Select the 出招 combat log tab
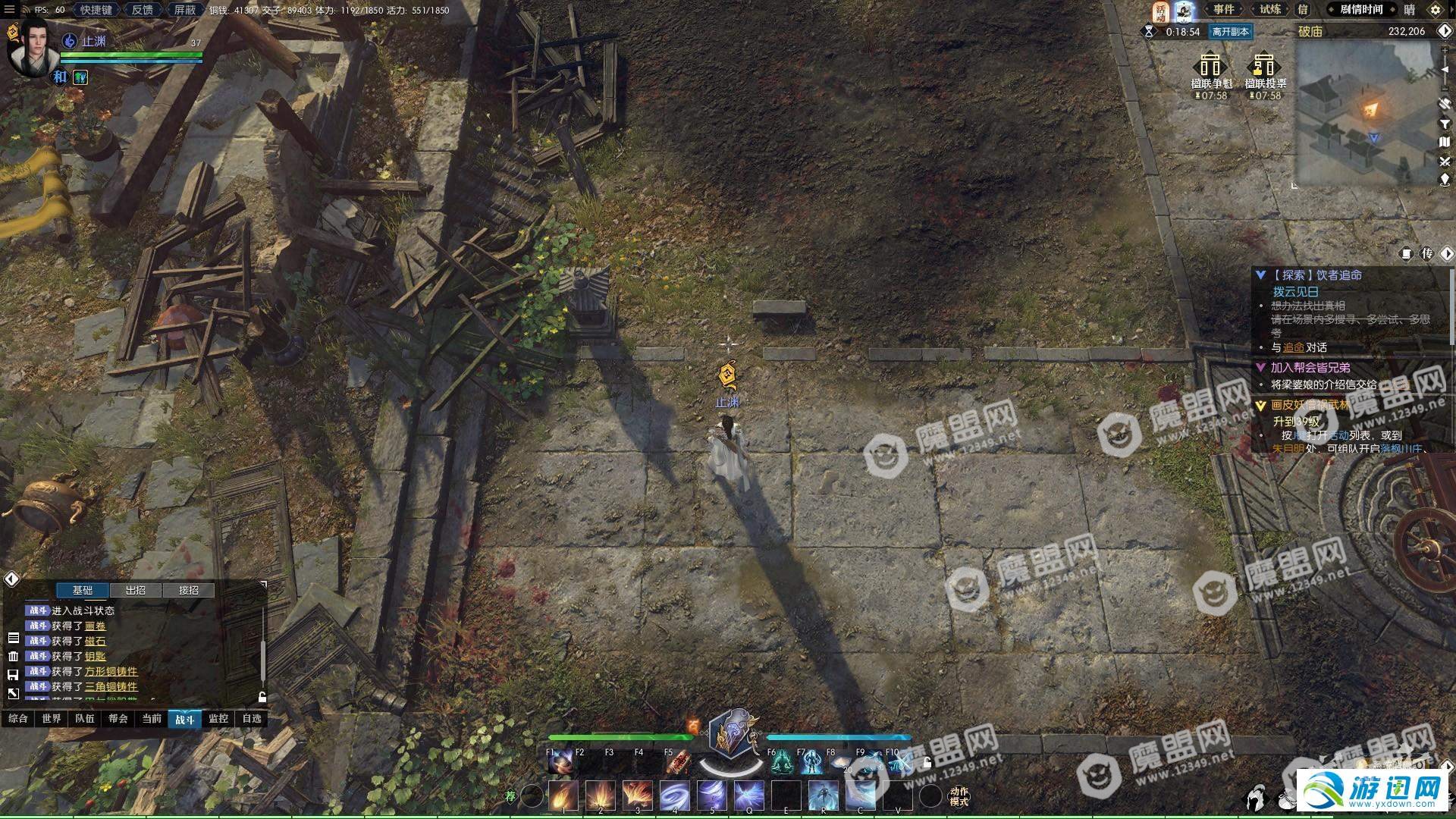The image size is (1456, 819). 136,590
